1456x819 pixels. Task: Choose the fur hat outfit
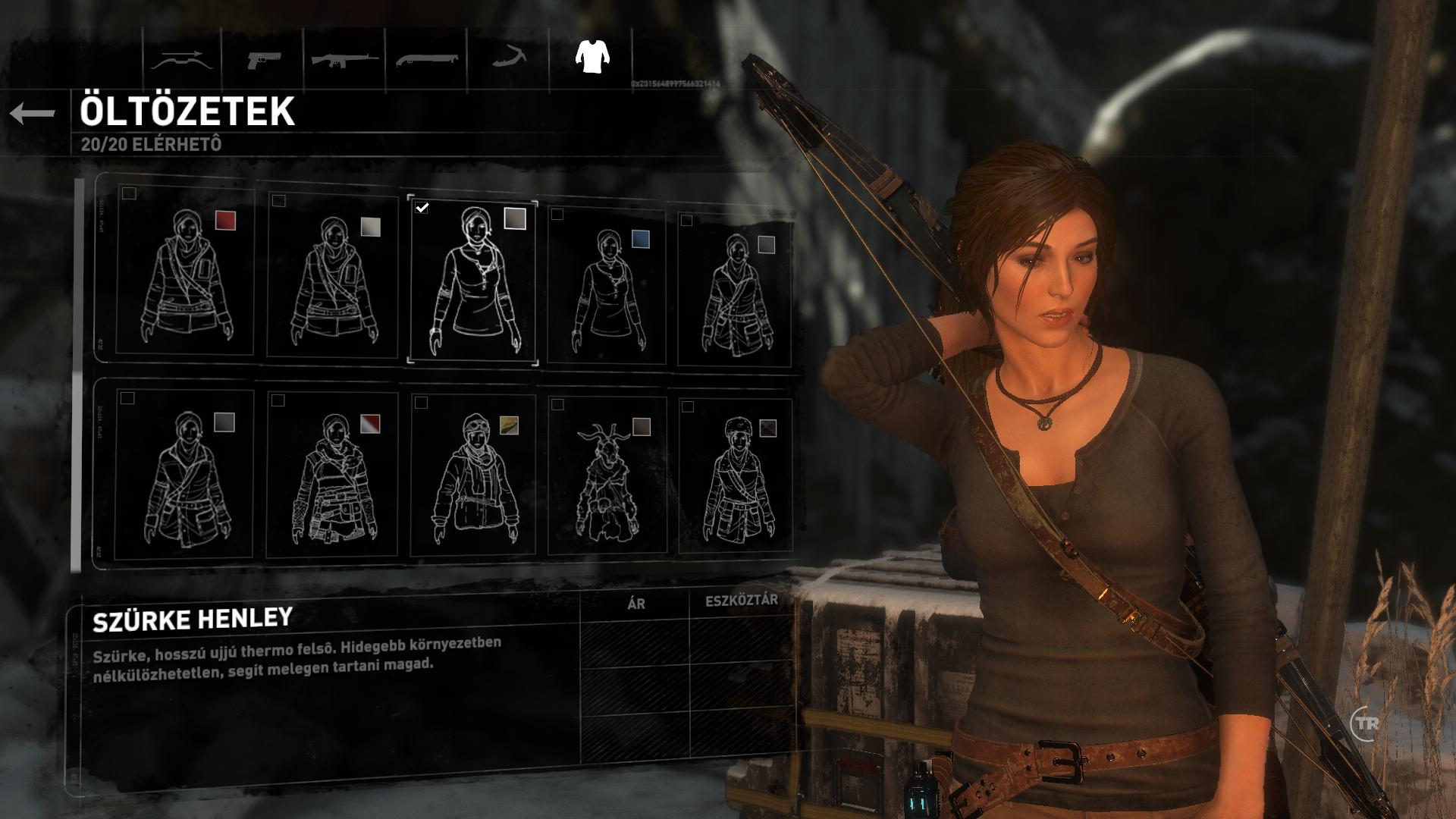[736, 478]
